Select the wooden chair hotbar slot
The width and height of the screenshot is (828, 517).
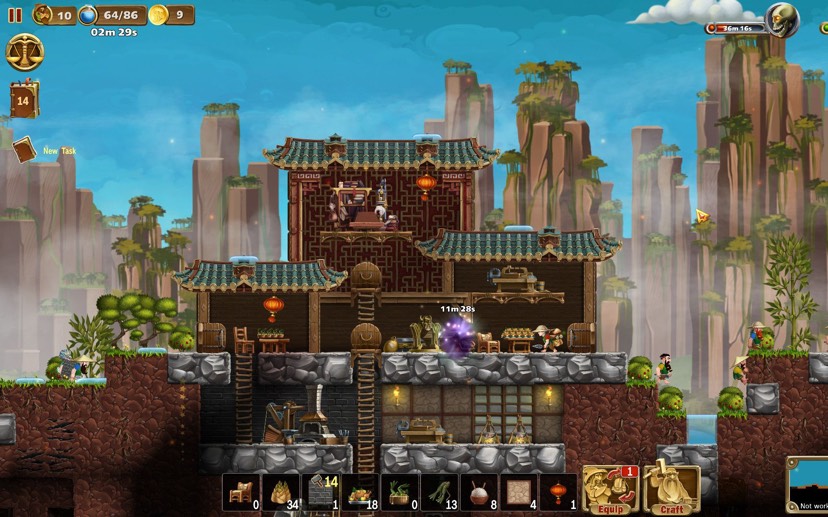coord(241,492)
